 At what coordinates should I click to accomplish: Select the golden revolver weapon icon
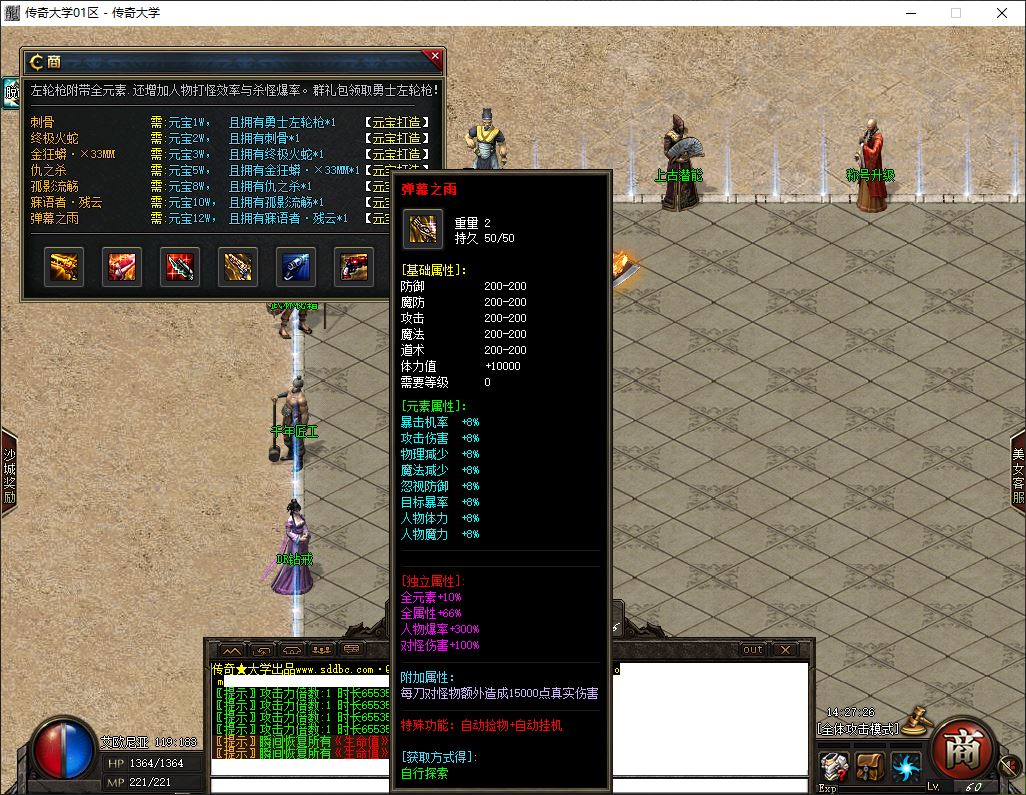(65, 265)
